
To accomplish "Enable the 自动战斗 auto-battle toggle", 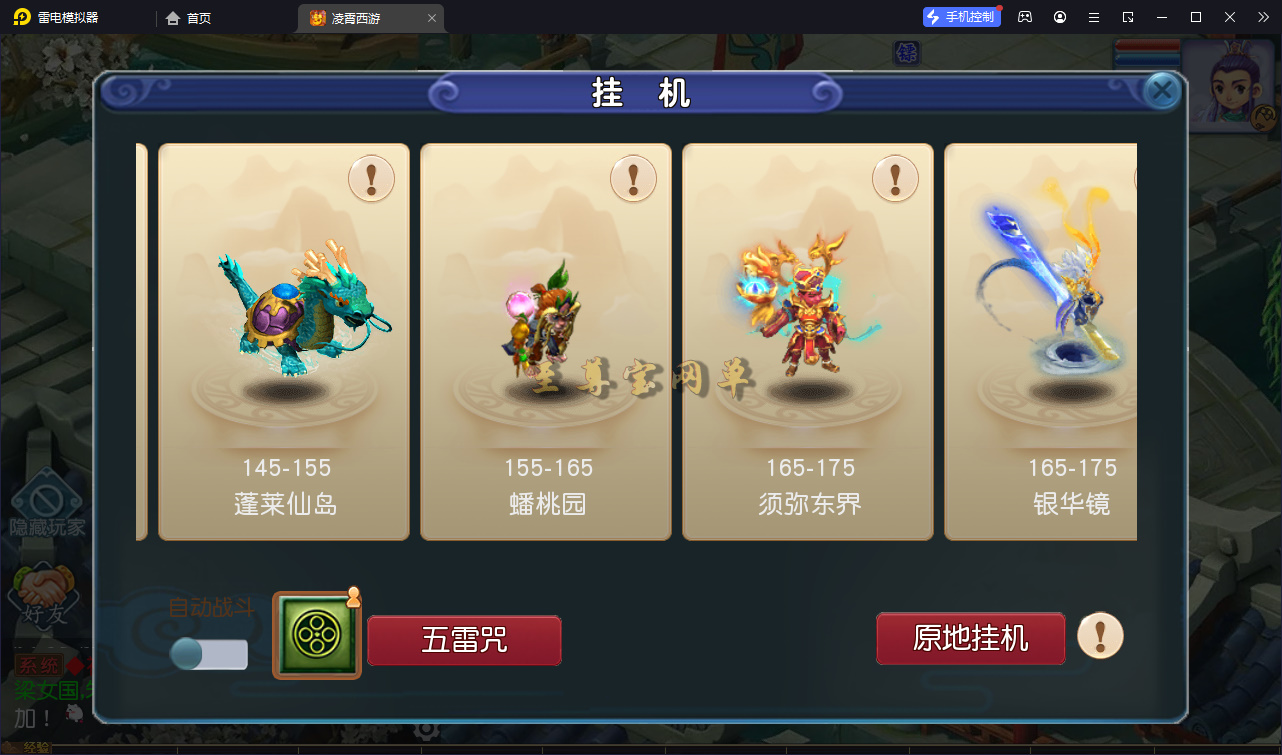I will coord(207,654).
